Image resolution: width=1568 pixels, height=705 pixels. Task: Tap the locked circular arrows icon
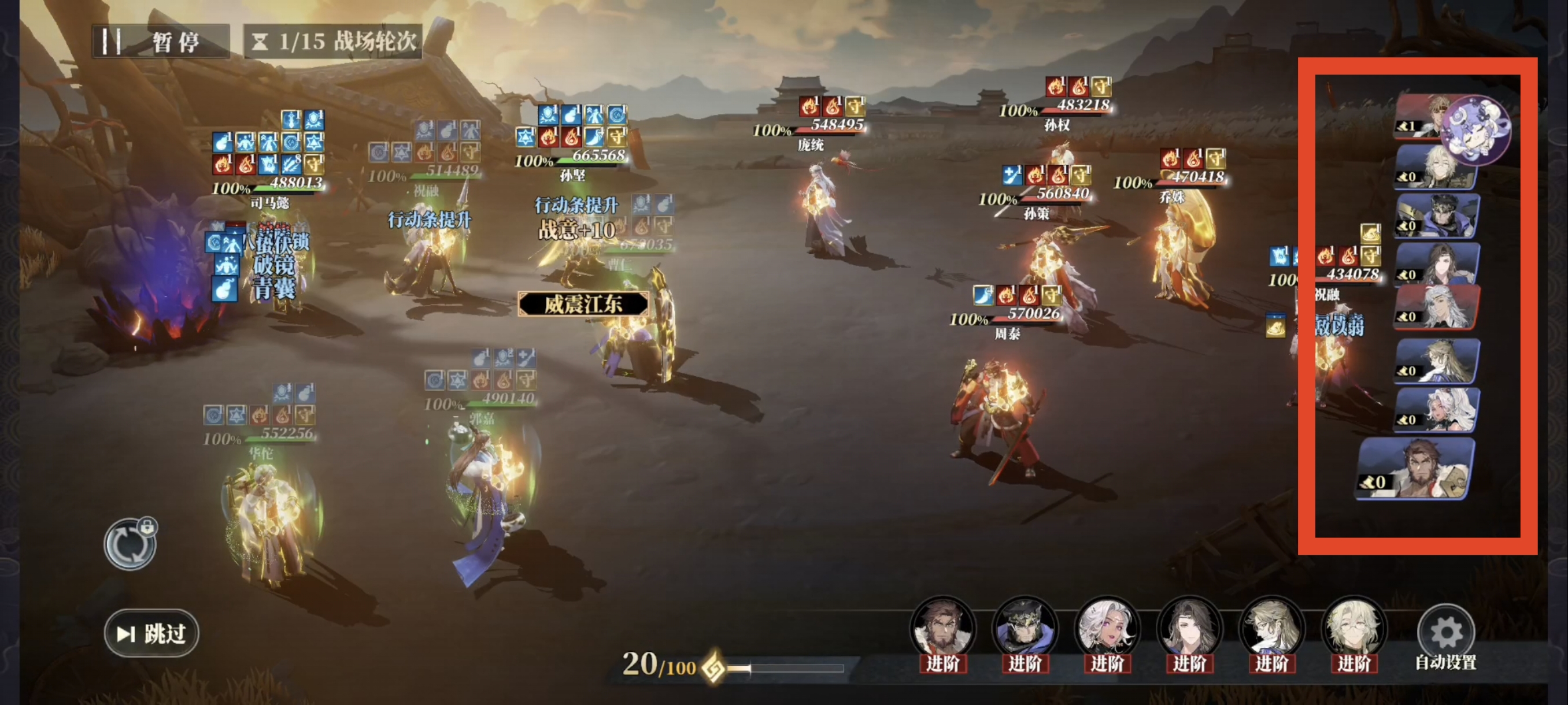coord(130,543)
